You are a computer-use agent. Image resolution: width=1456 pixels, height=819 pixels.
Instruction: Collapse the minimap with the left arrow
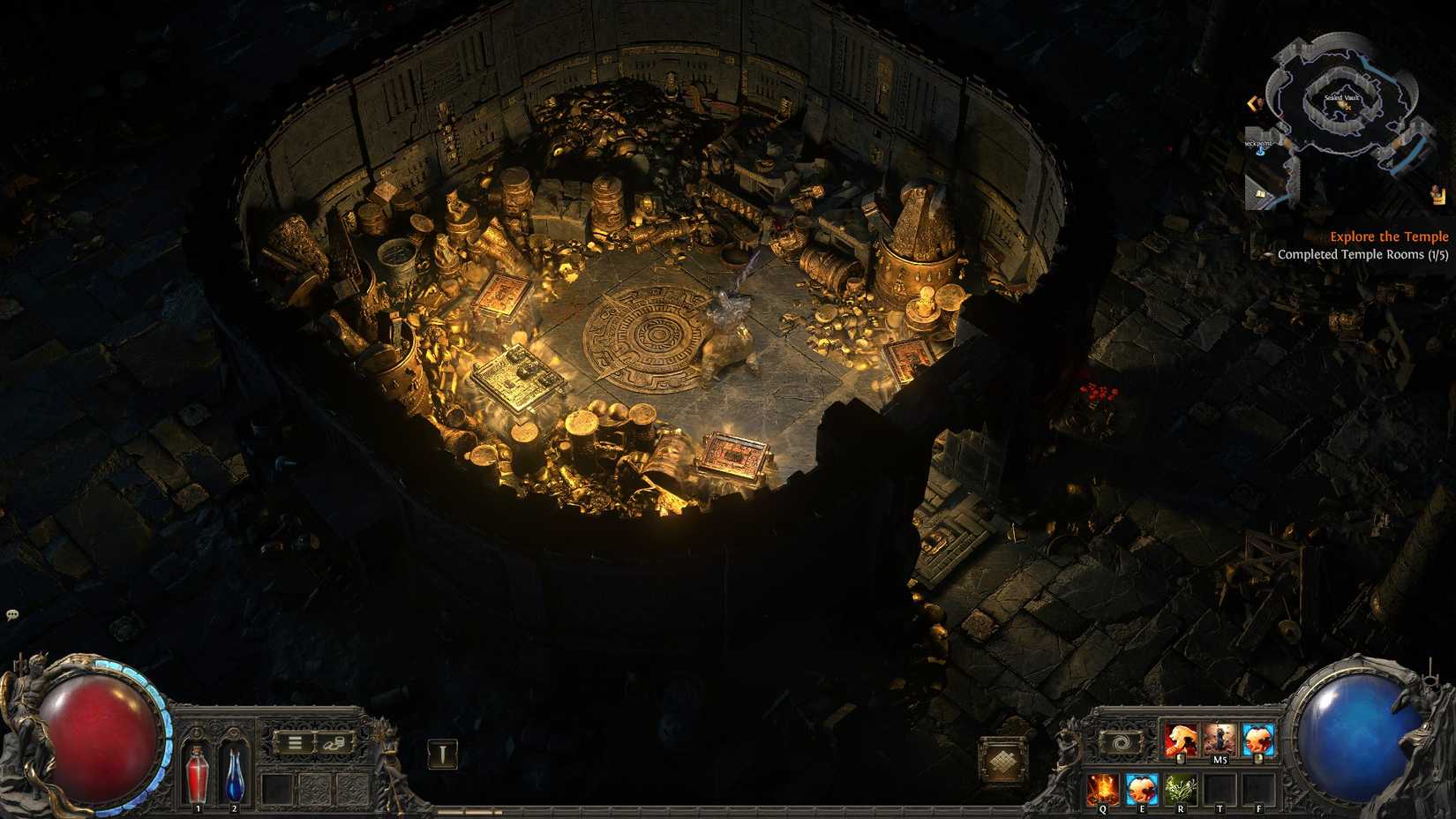[x=1253, y=102]
